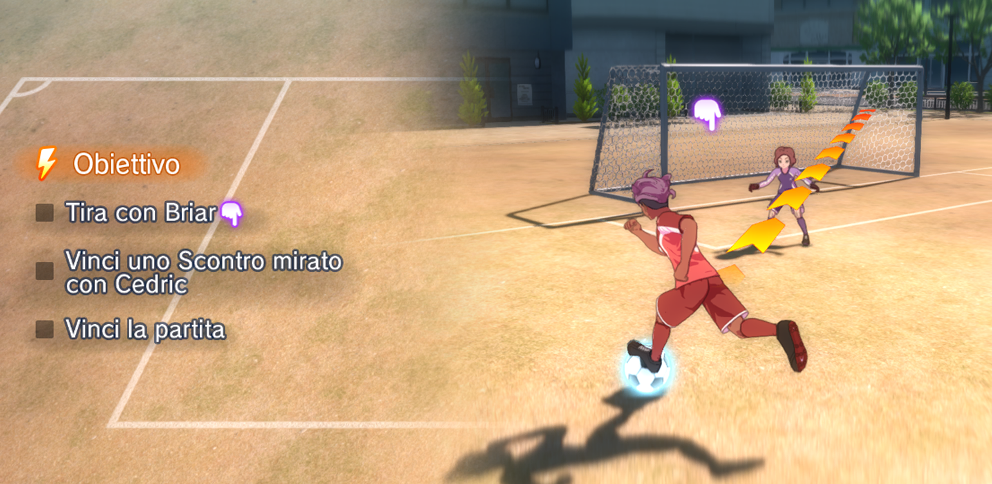Click the purple hand marker inside the goal
Screen dimensions: 992x484
708,114
